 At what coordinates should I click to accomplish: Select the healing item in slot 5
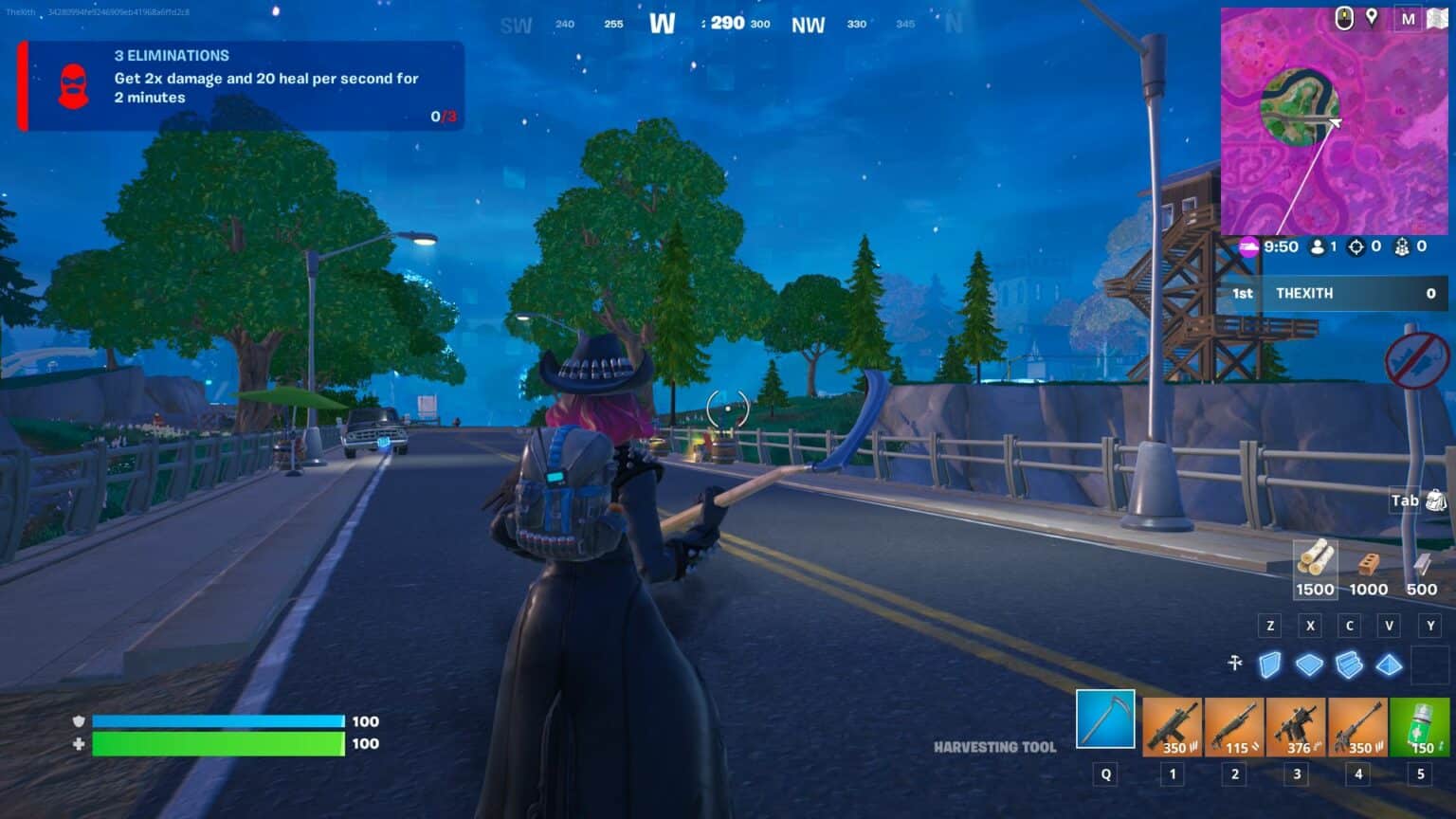click(1421, 724)
